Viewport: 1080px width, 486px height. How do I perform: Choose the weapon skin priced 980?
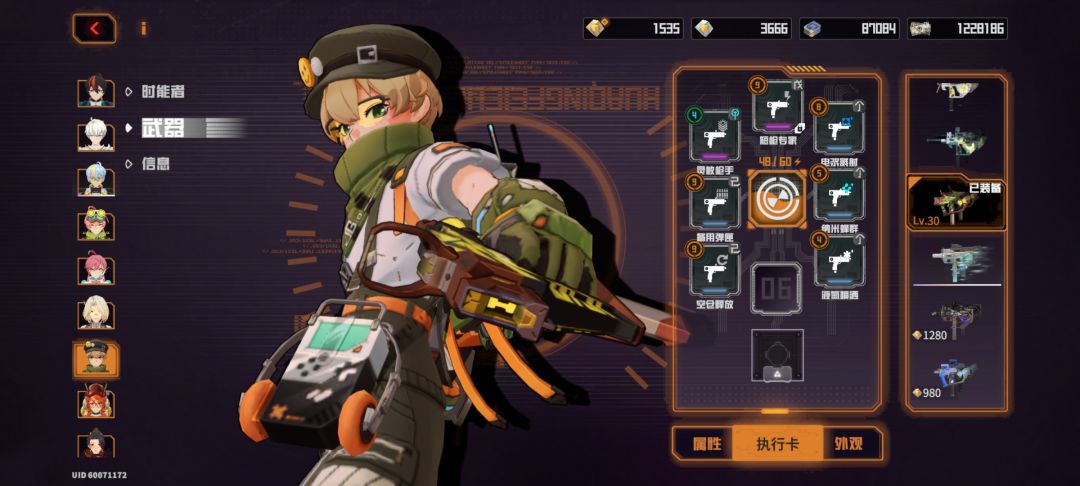953,379
